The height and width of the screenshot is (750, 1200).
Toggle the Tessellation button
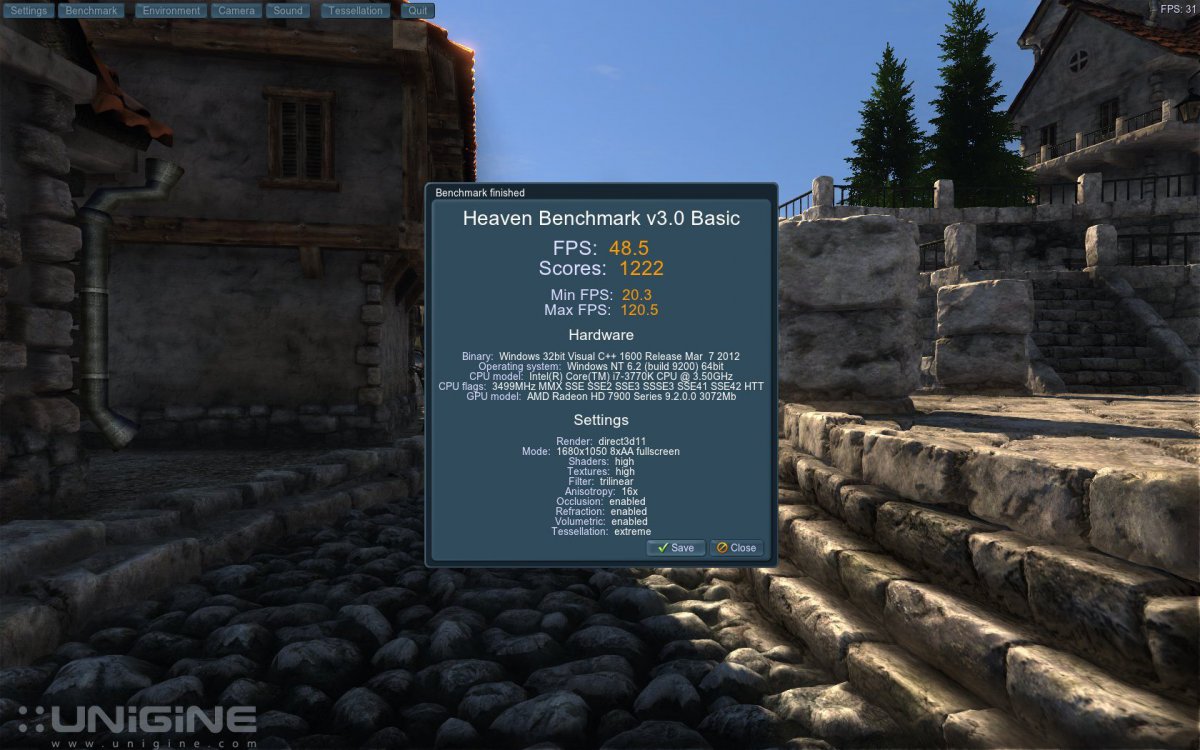356,11
